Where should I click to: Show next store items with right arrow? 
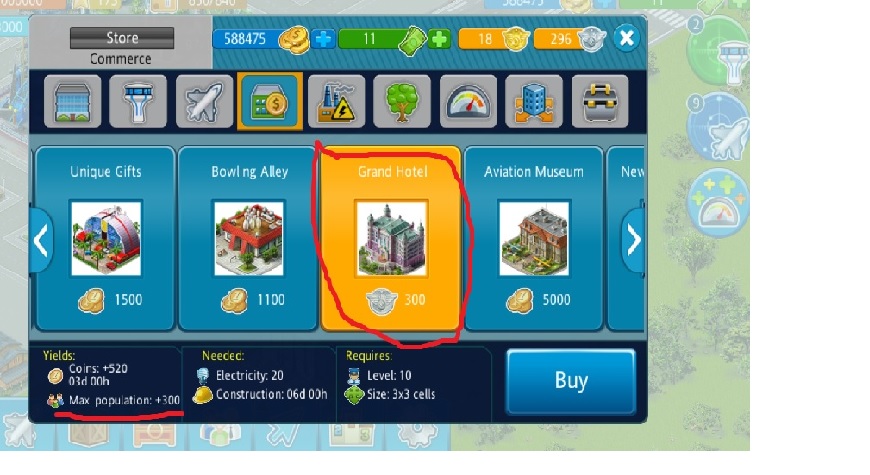coord(633,240)
